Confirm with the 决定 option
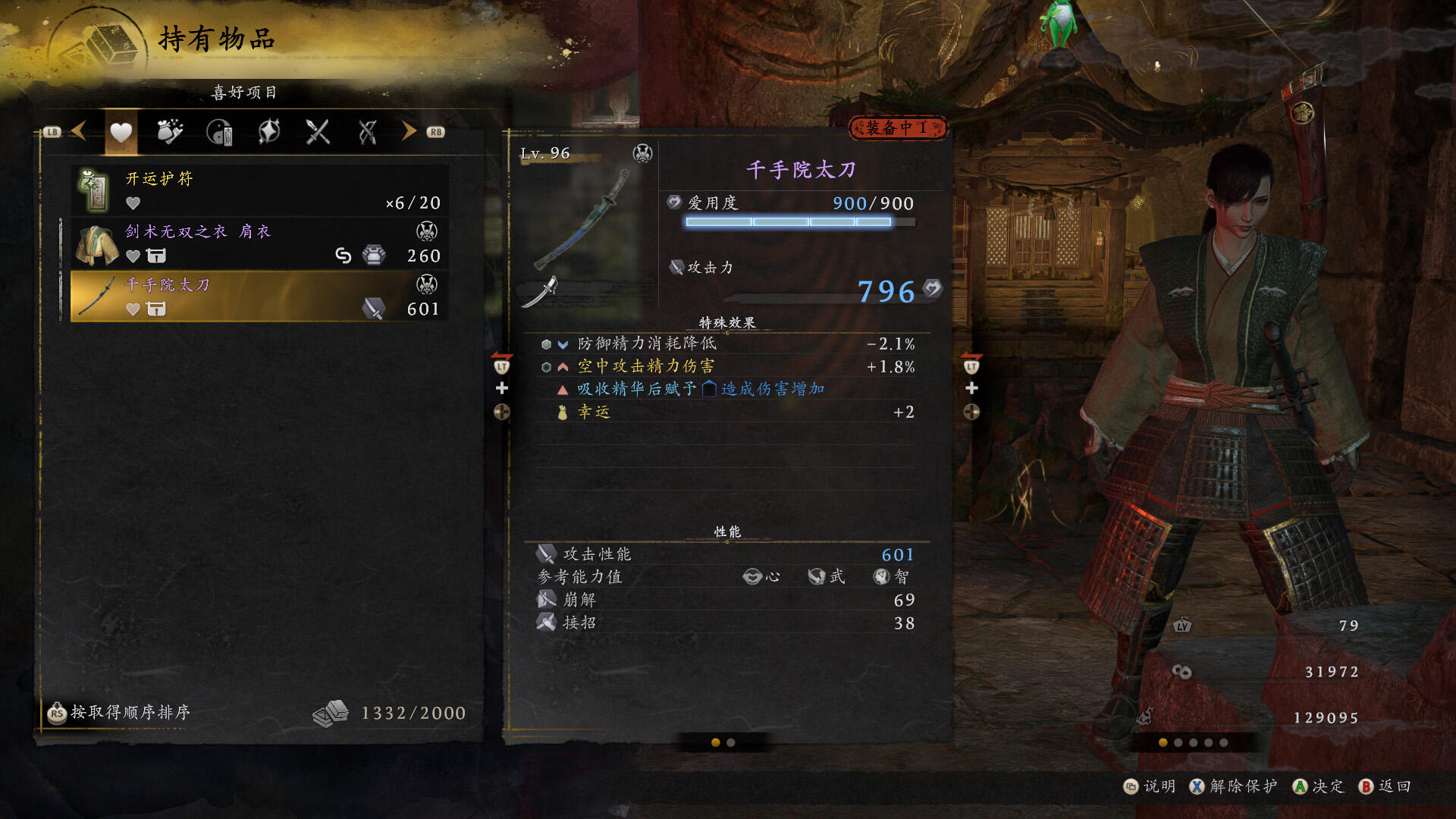This screenshot has width=1456, height=819. pos(1319,786)
